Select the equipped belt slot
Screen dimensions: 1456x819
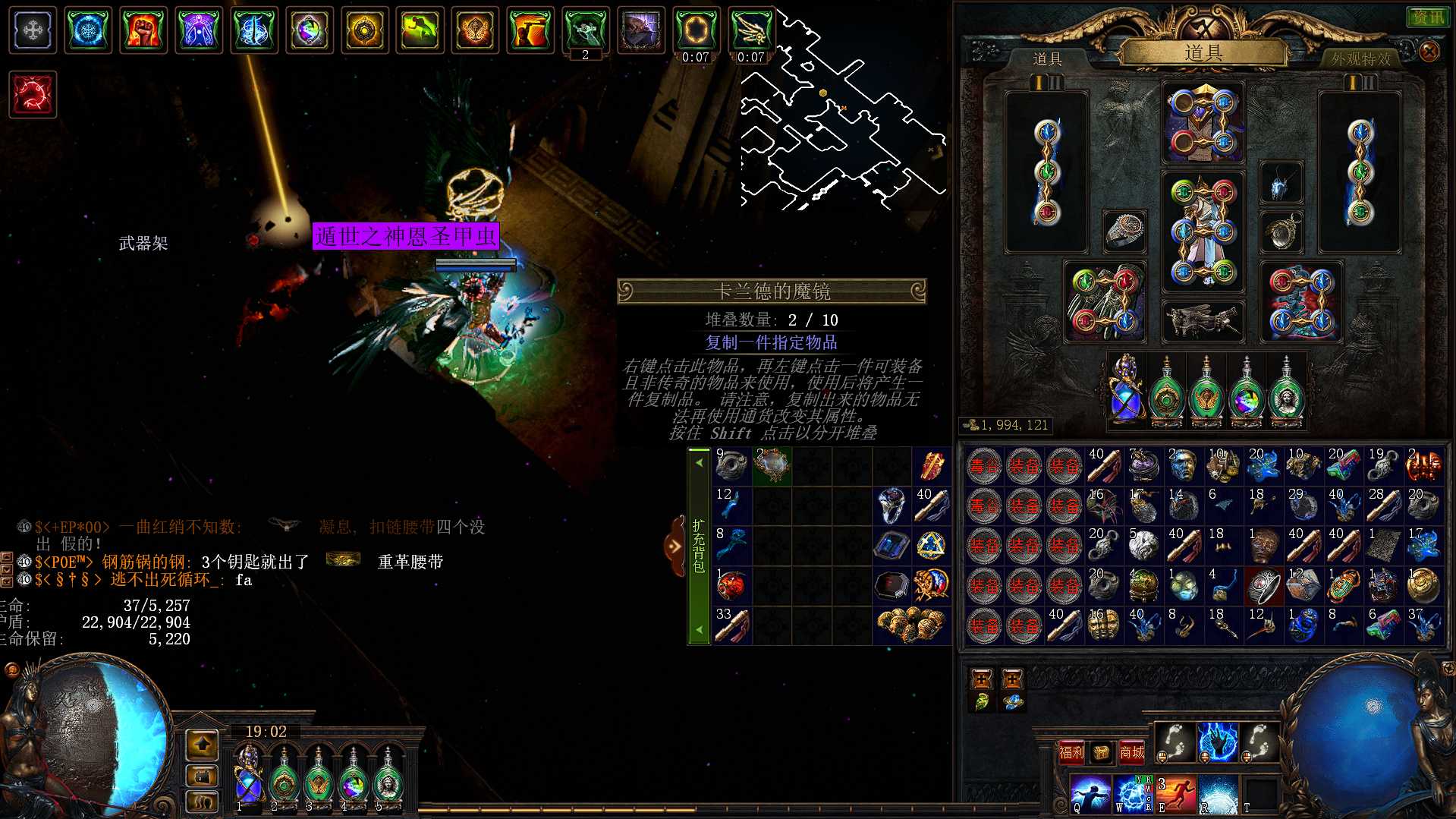(1203, 321)
